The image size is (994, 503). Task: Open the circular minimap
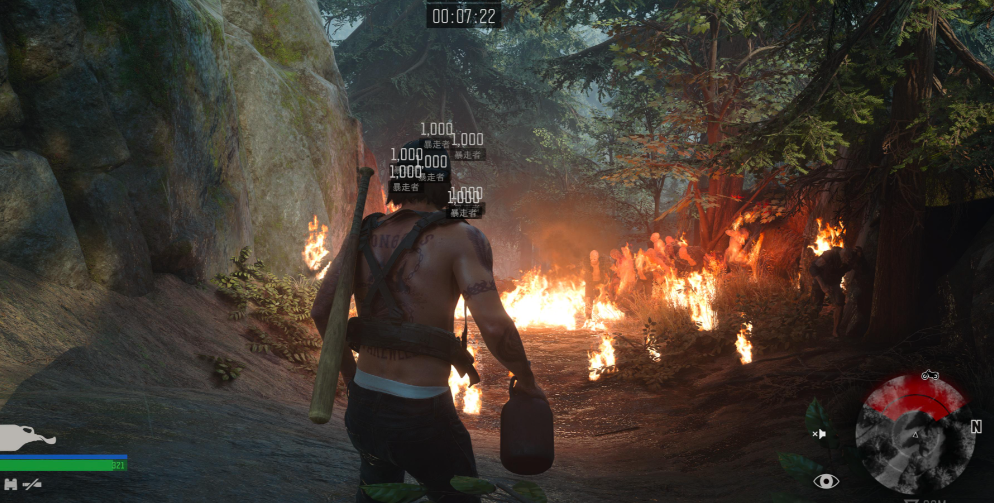915,435
